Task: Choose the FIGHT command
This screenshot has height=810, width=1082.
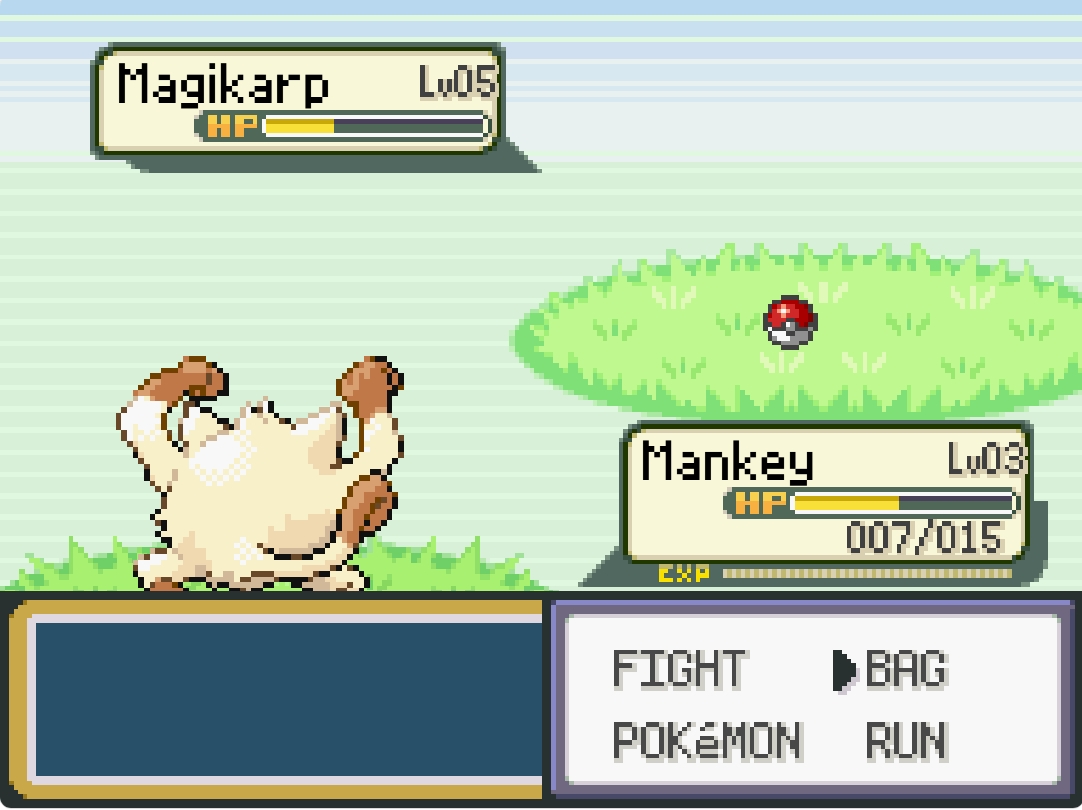Action: pos(679,669)
